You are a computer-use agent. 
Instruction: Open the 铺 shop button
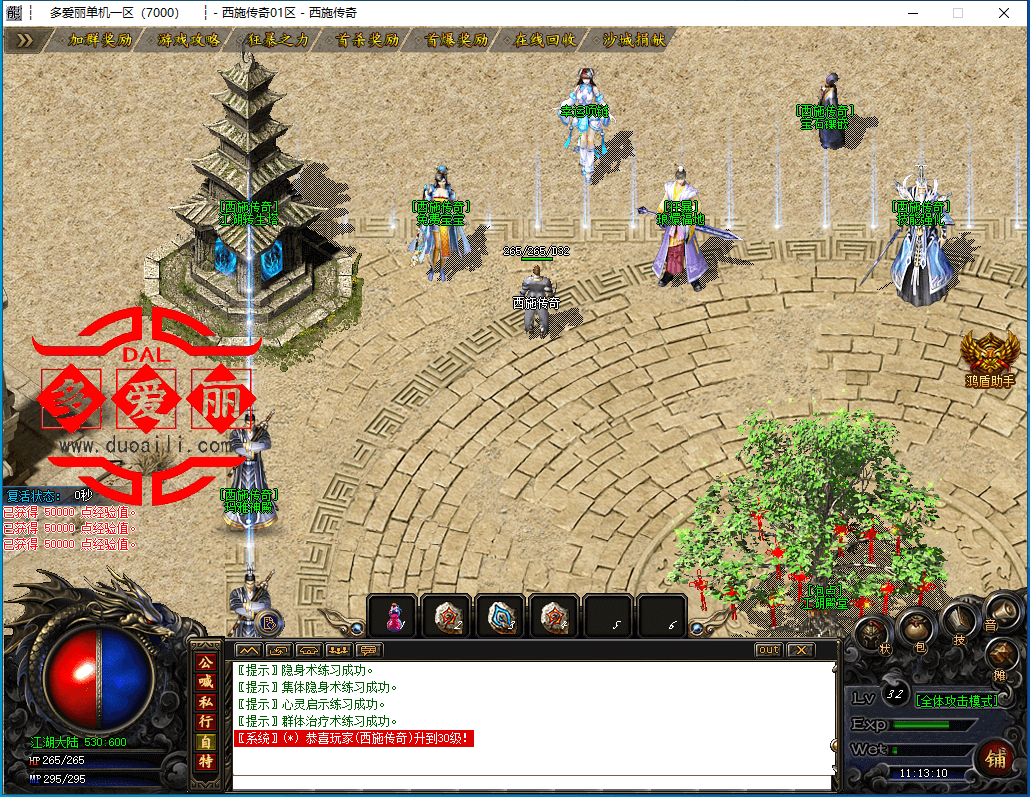[x=994, y=756]
